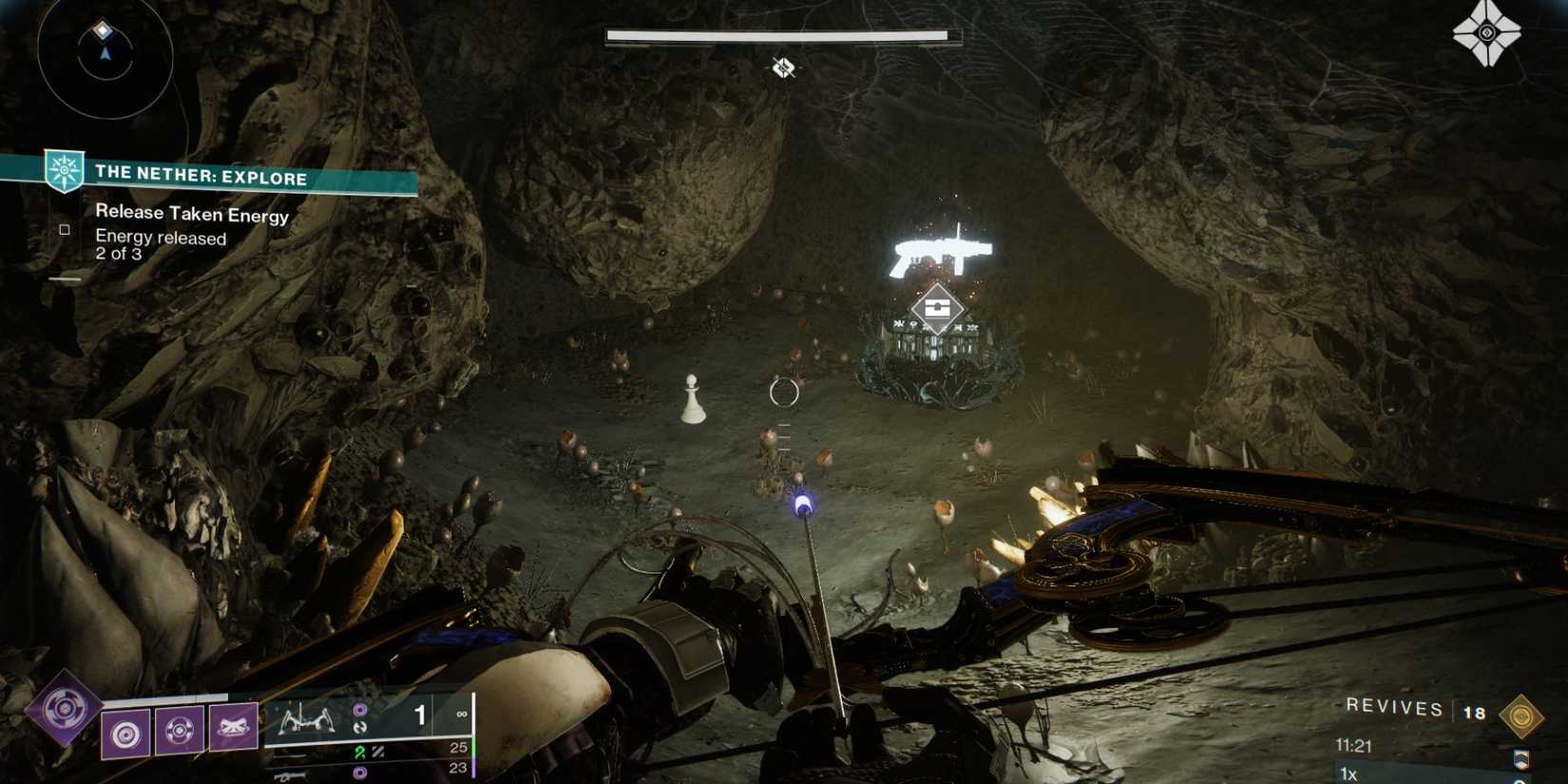This screenshot has width=1568, height=784.
Task: Select the Super ability diamond icon
Action: pos(65,708)
